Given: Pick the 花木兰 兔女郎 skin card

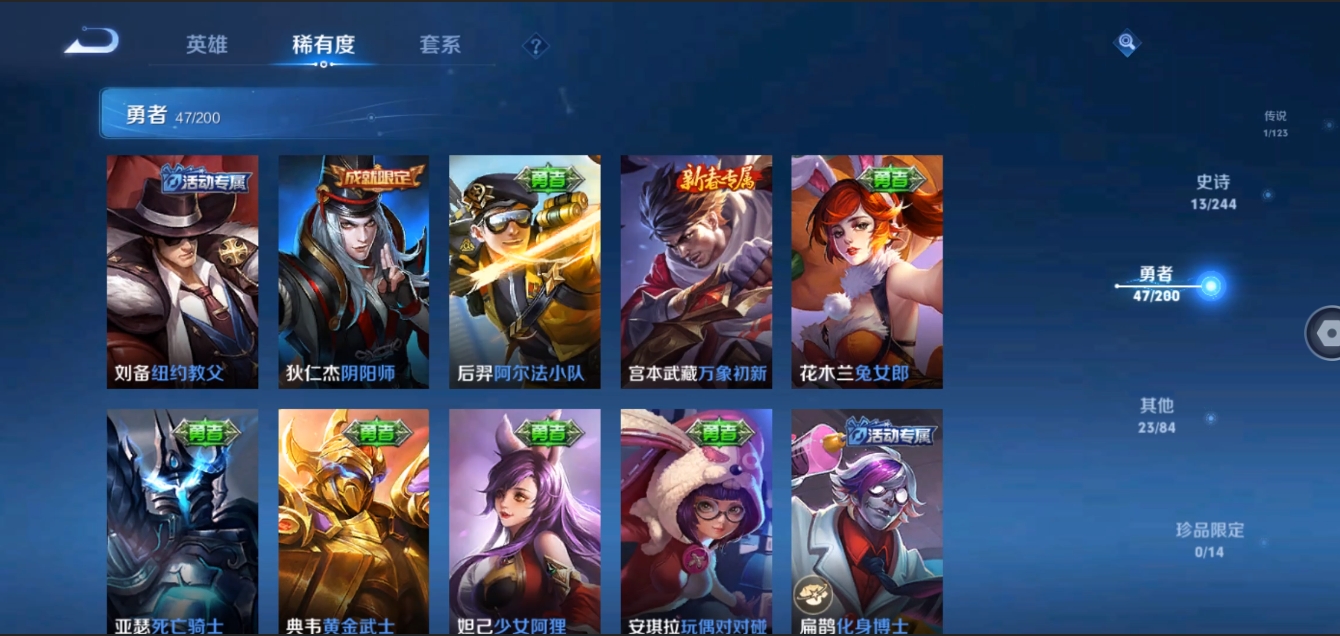Looking at the screenshot, I should point(867,271).
